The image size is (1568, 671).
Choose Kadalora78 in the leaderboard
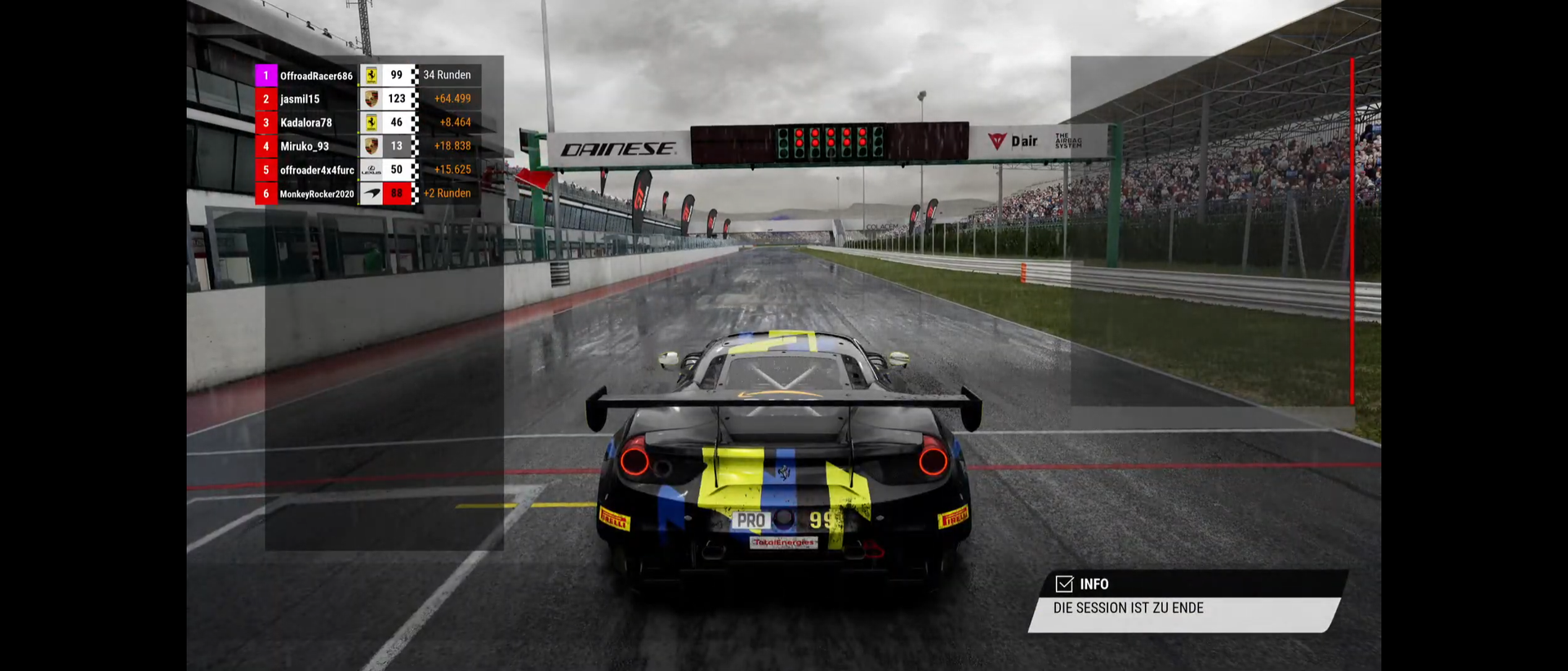coord(306,122)
